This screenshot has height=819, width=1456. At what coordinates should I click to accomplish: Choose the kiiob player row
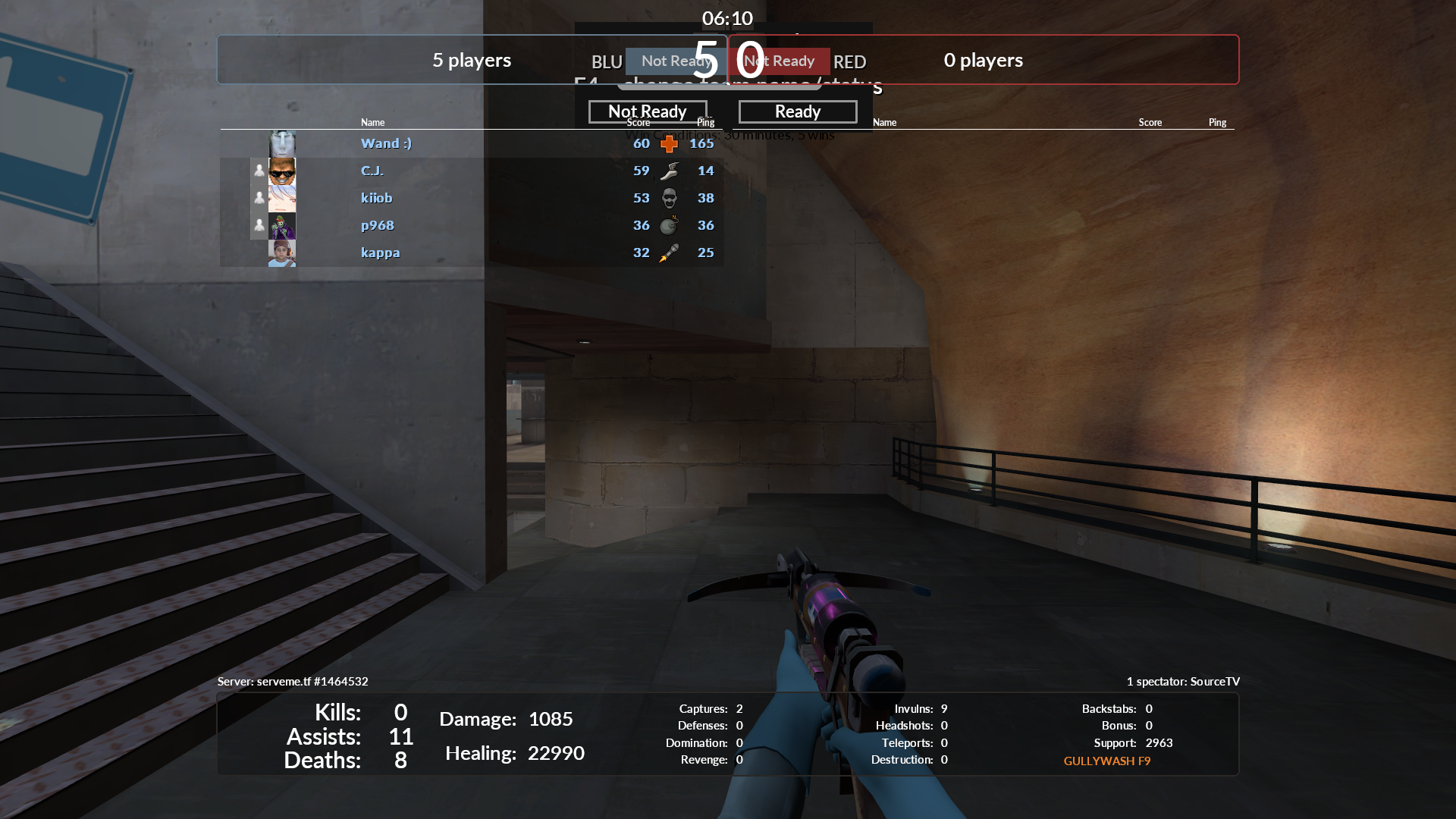coord(376,198)
